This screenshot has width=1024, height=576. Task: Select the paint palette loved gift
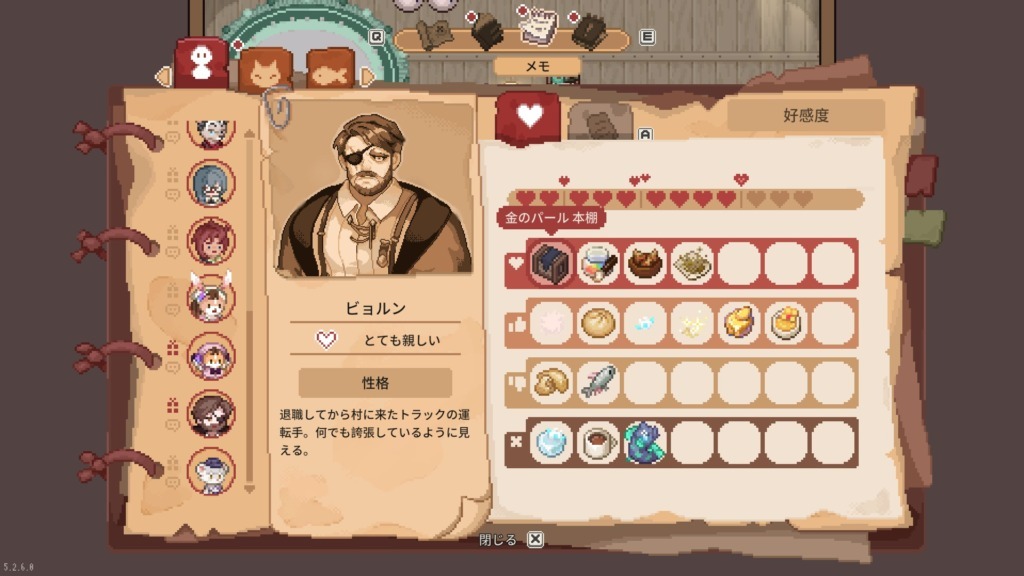[x=599, y=264]
